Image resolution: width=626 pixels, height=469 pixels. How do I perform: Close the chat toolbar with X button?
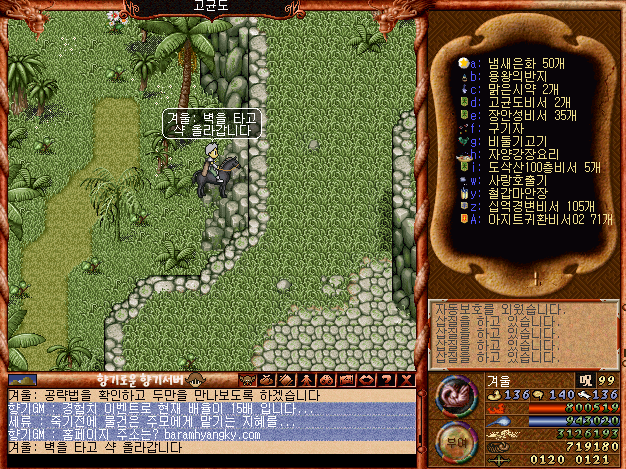[406, 380]
